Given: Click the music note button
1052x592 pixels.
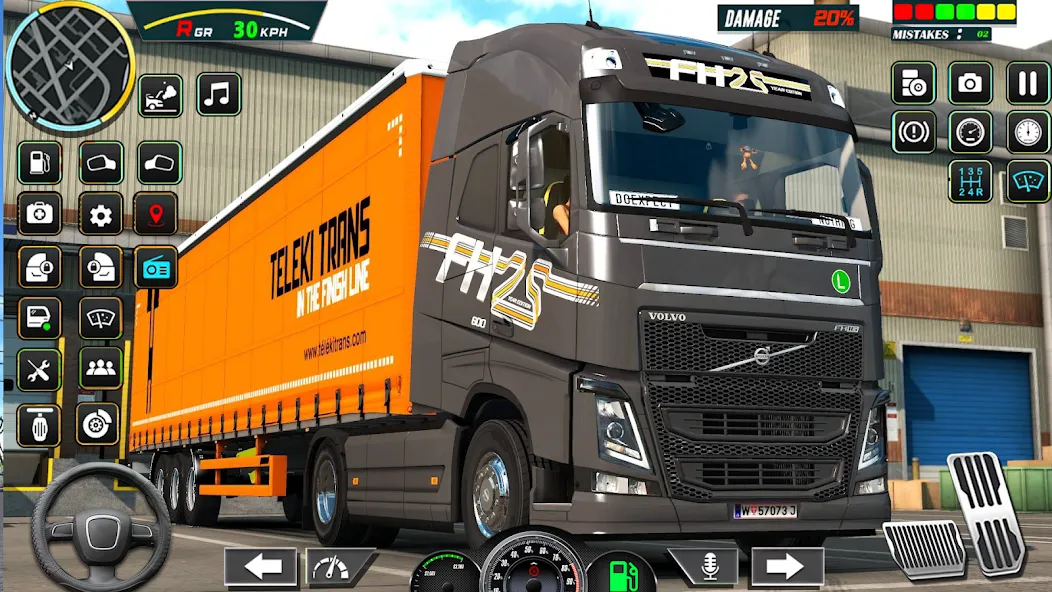Looking at the screenshot, I should pos(218,94).
